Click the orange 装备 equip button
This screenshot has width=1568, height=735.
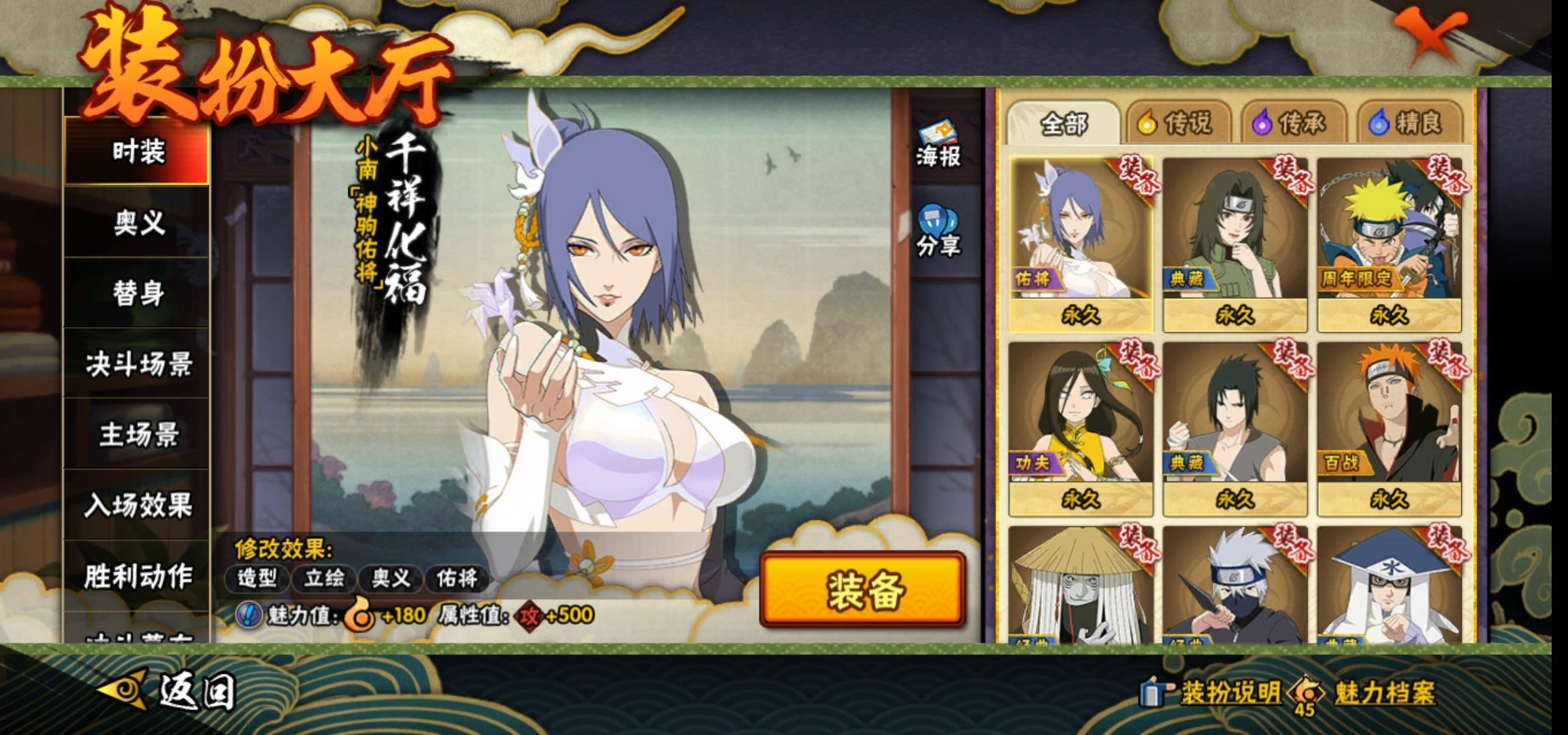[x=863, y=589]
